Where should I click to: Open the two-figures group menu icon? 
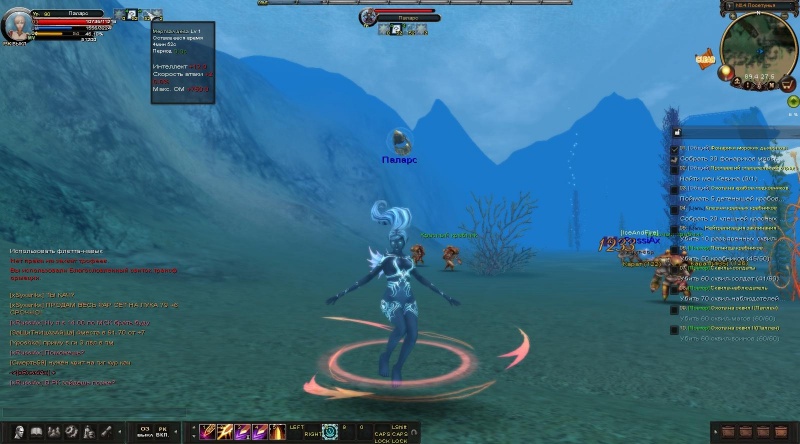52,432
